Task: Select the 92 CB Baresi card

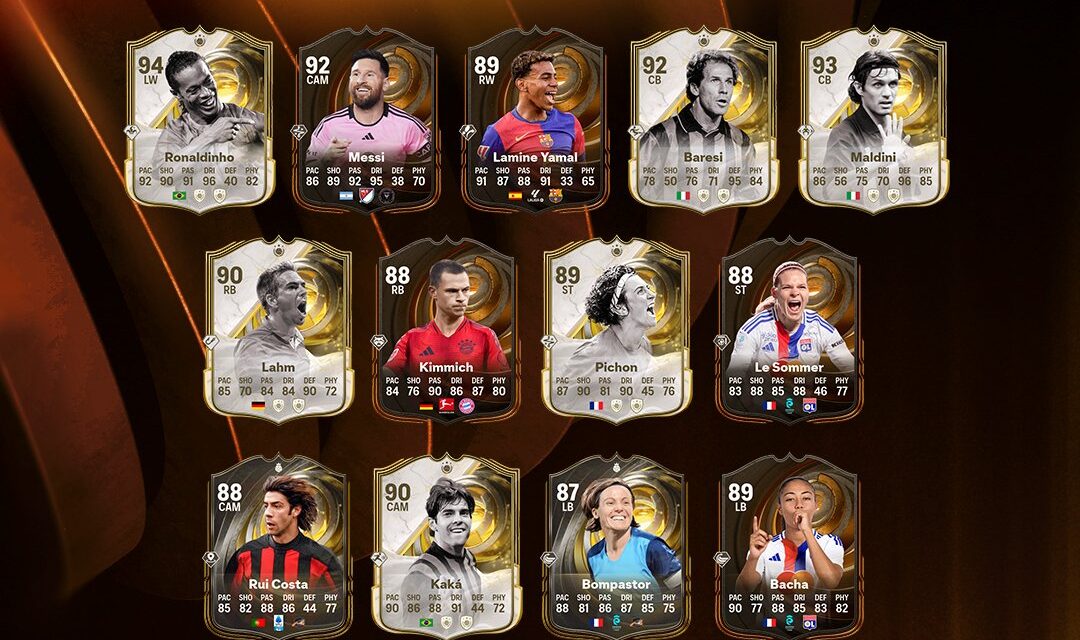Action: tap(703, 118)
